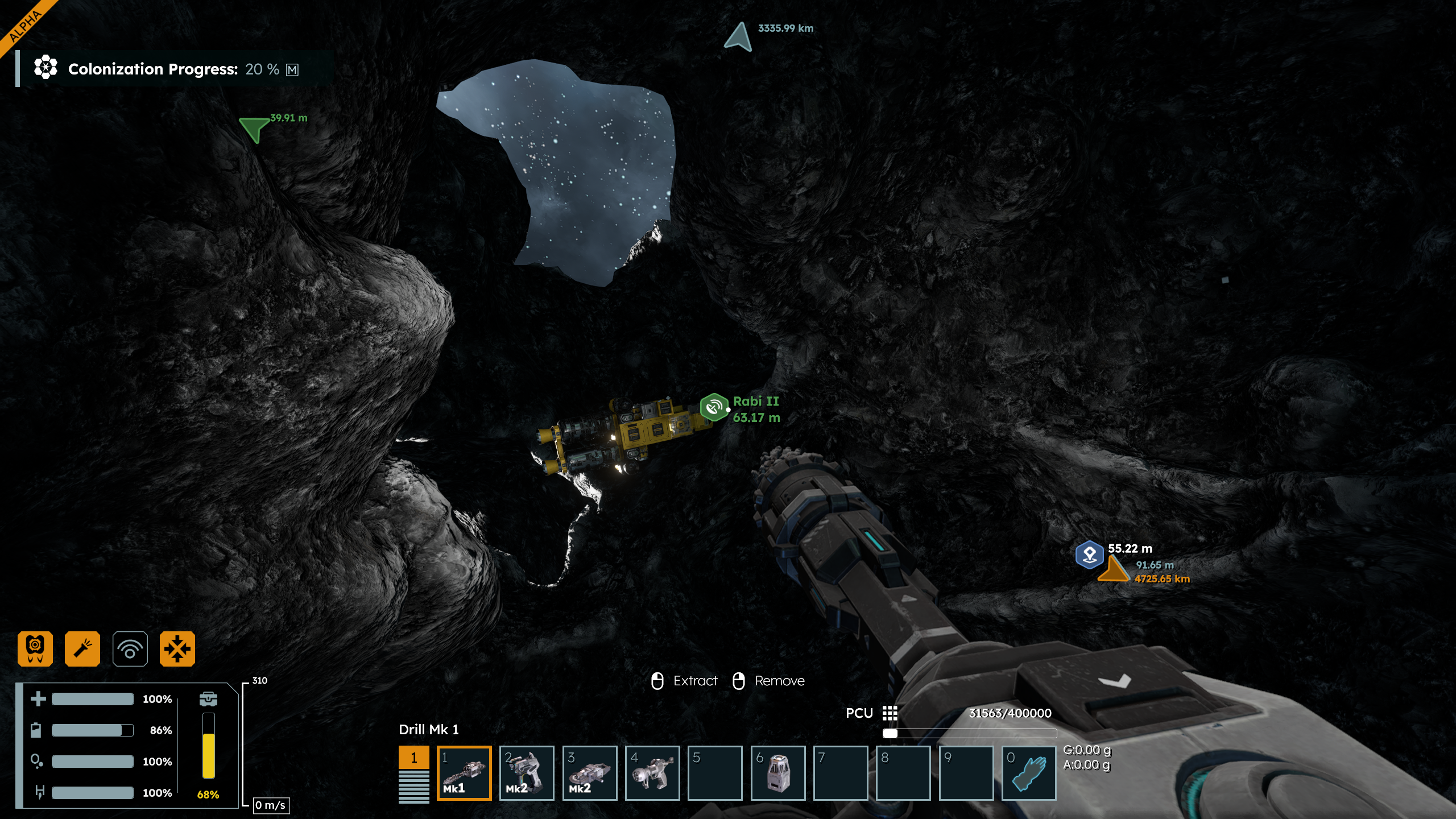Viewport: 1456px width, 819px height.
Task: Click the PCU grid icon
Action: point(890,713)
